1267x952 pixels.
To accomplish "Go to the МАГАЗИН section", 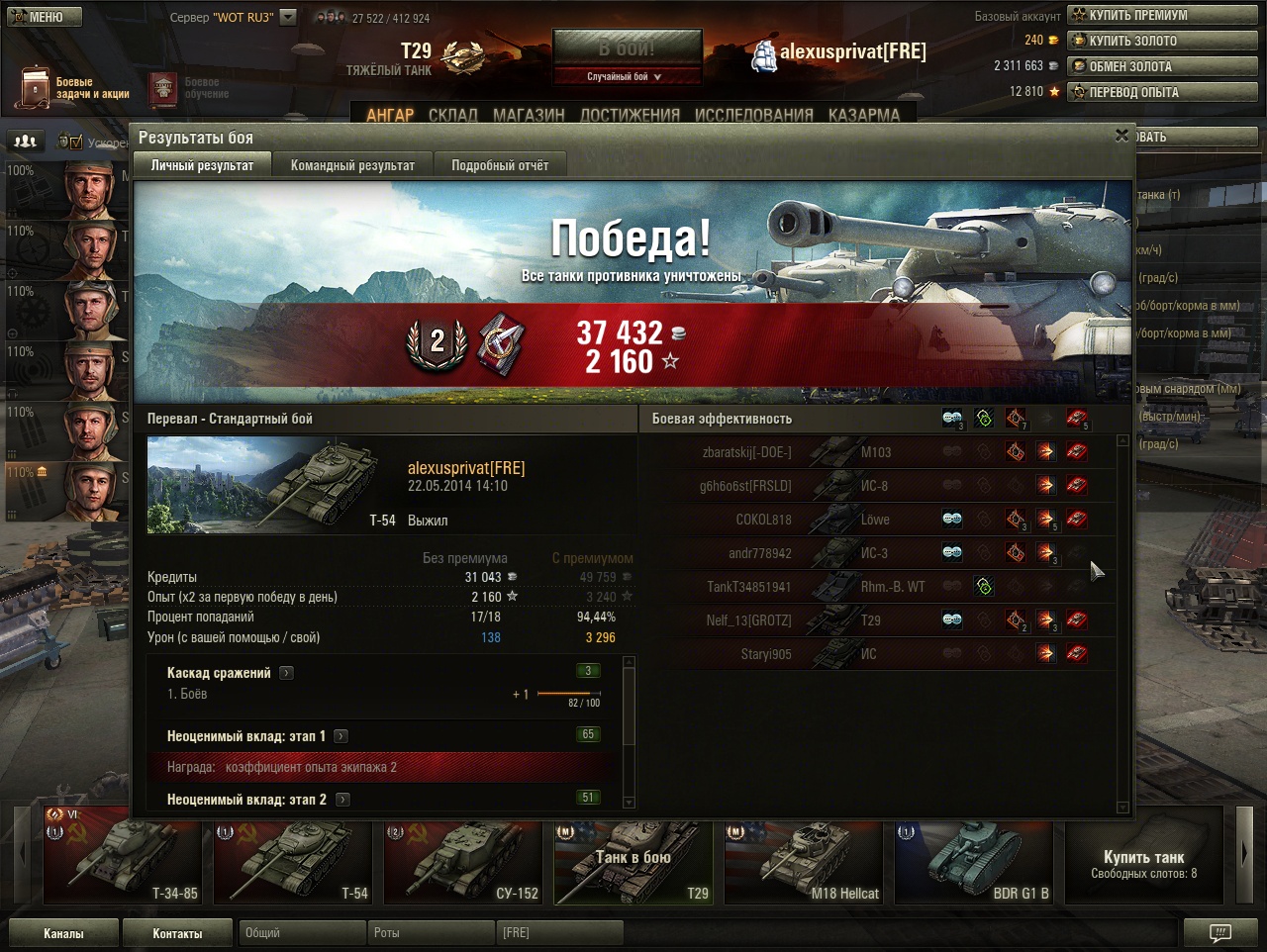I will pyautogui.click(x=529, y=115).
